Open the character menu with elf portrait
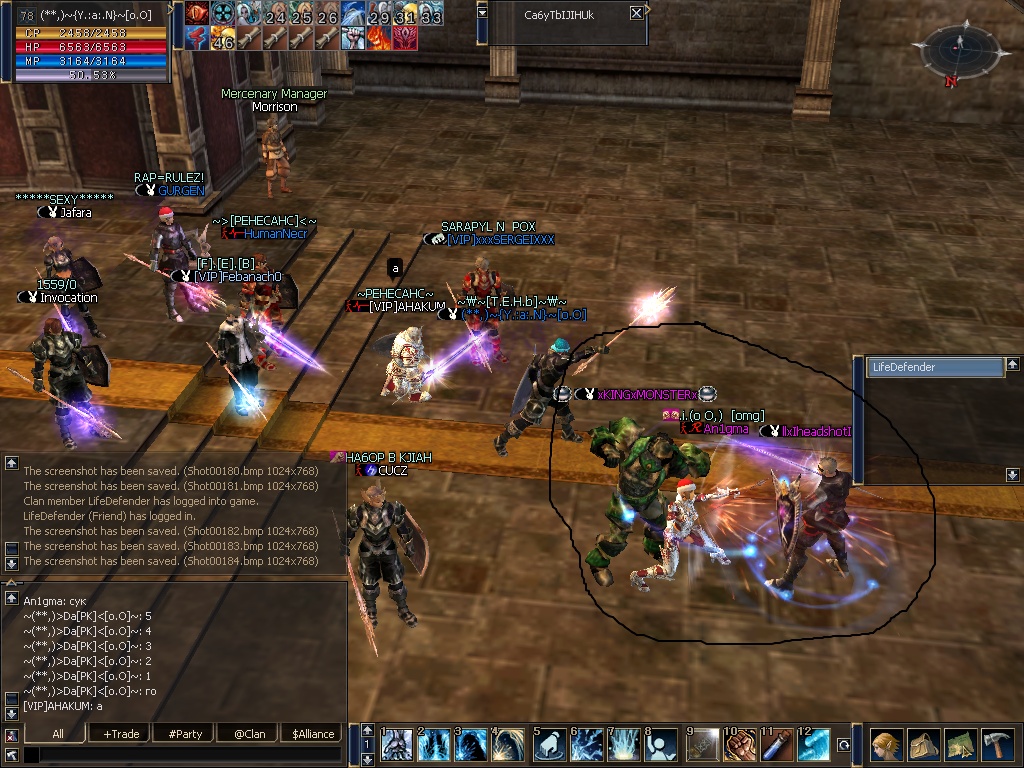This screenshot has width=1024, height=768. click(885, 745)
